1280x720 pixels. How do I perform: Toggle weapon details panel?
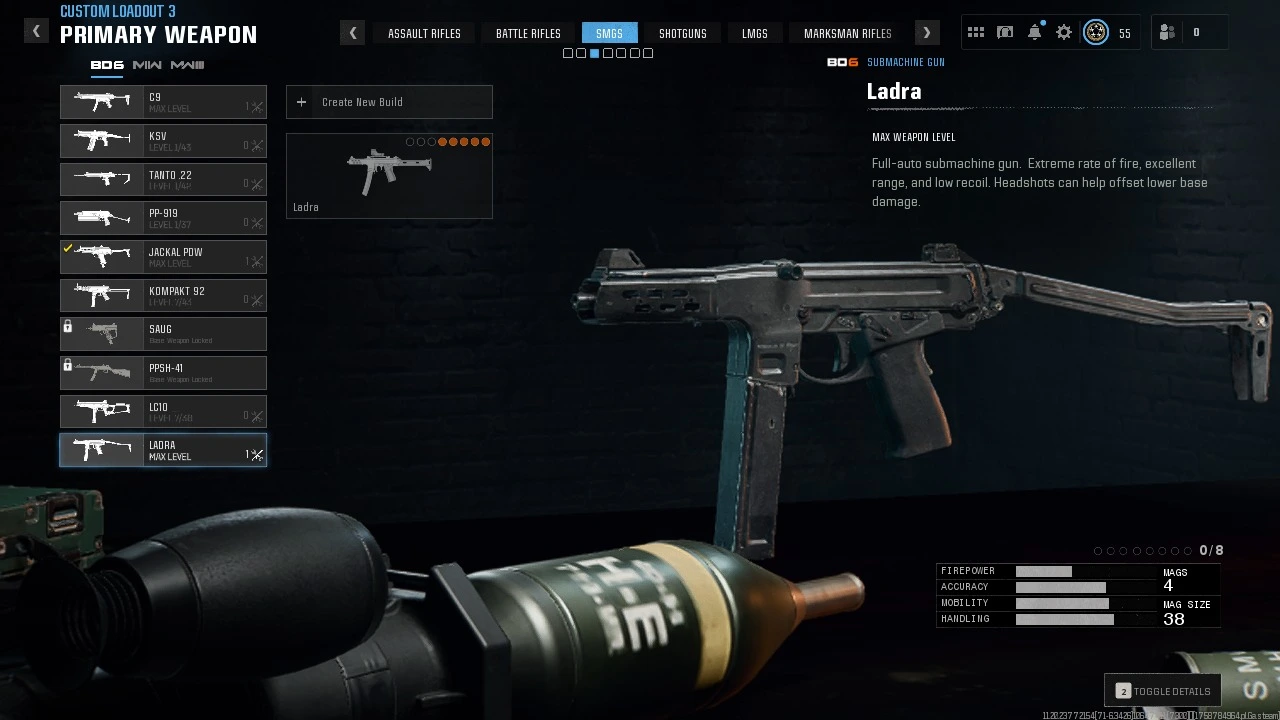[x=1162, y=691]
